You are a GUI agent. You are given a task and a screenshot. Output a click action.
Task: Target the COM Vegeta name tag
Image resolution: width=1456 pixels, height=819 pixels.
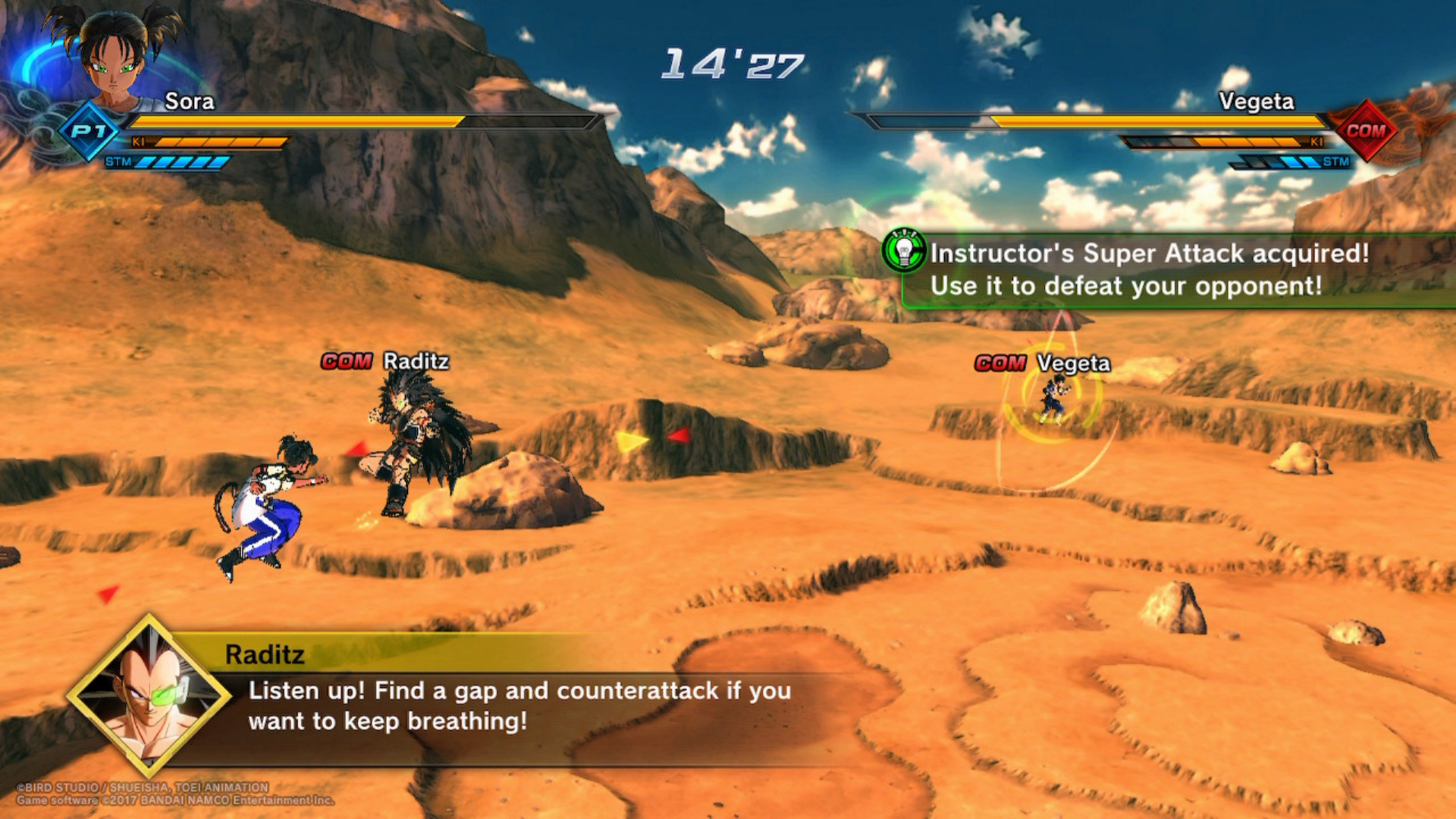click(1043, 364)
